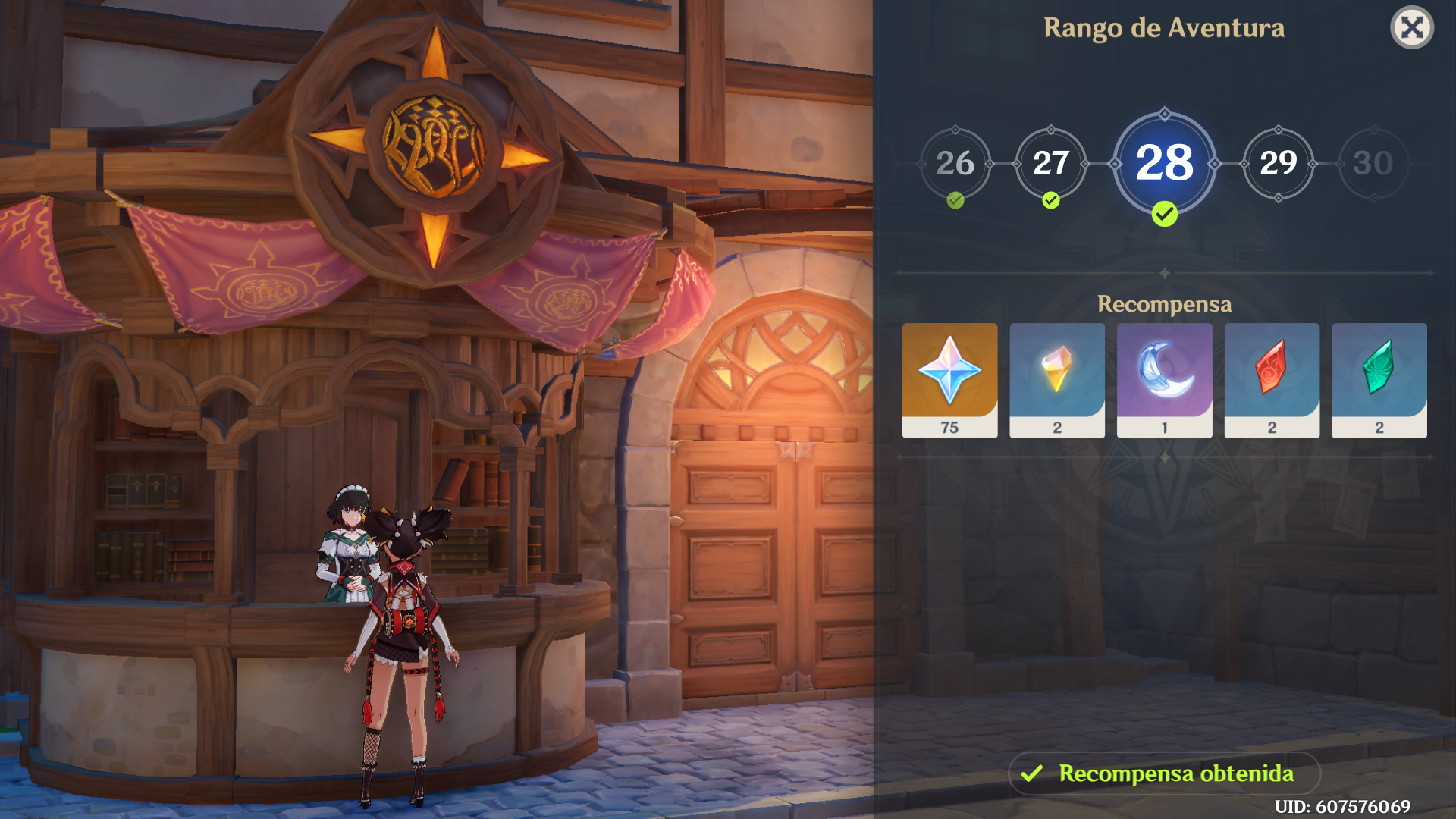Close the Rango de Aventura panel
This screenshot has height=819, width=1456.
[x=1412, y=28]
